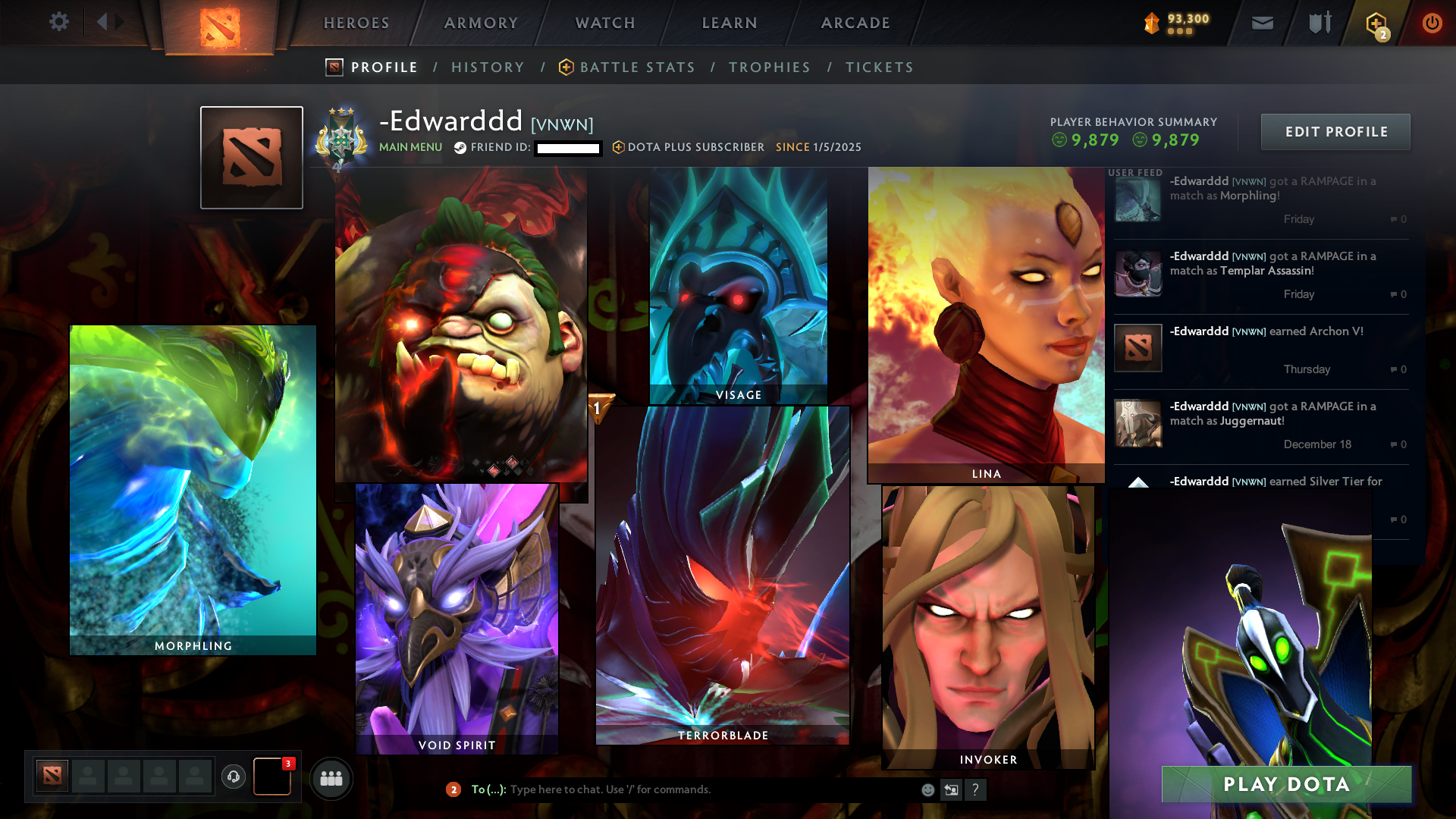Click the shield-and-sword Armory icon top right
Screen dimensions: 1456x819
click(x=1319, y=23)
